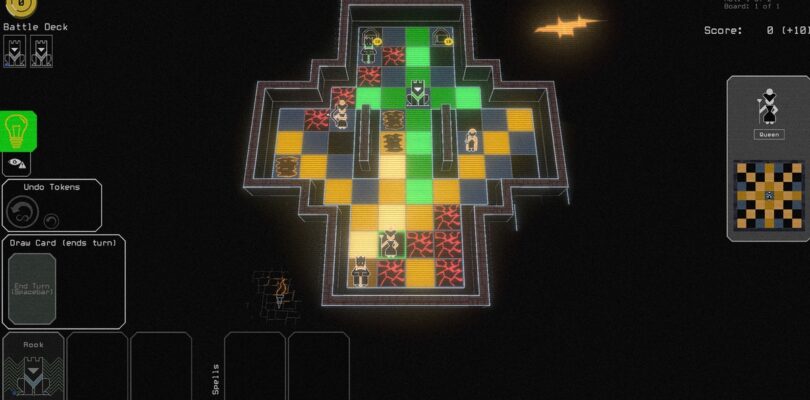Select the dark piece on the green column
Screen dimensions: 810x400
point(418,96)
